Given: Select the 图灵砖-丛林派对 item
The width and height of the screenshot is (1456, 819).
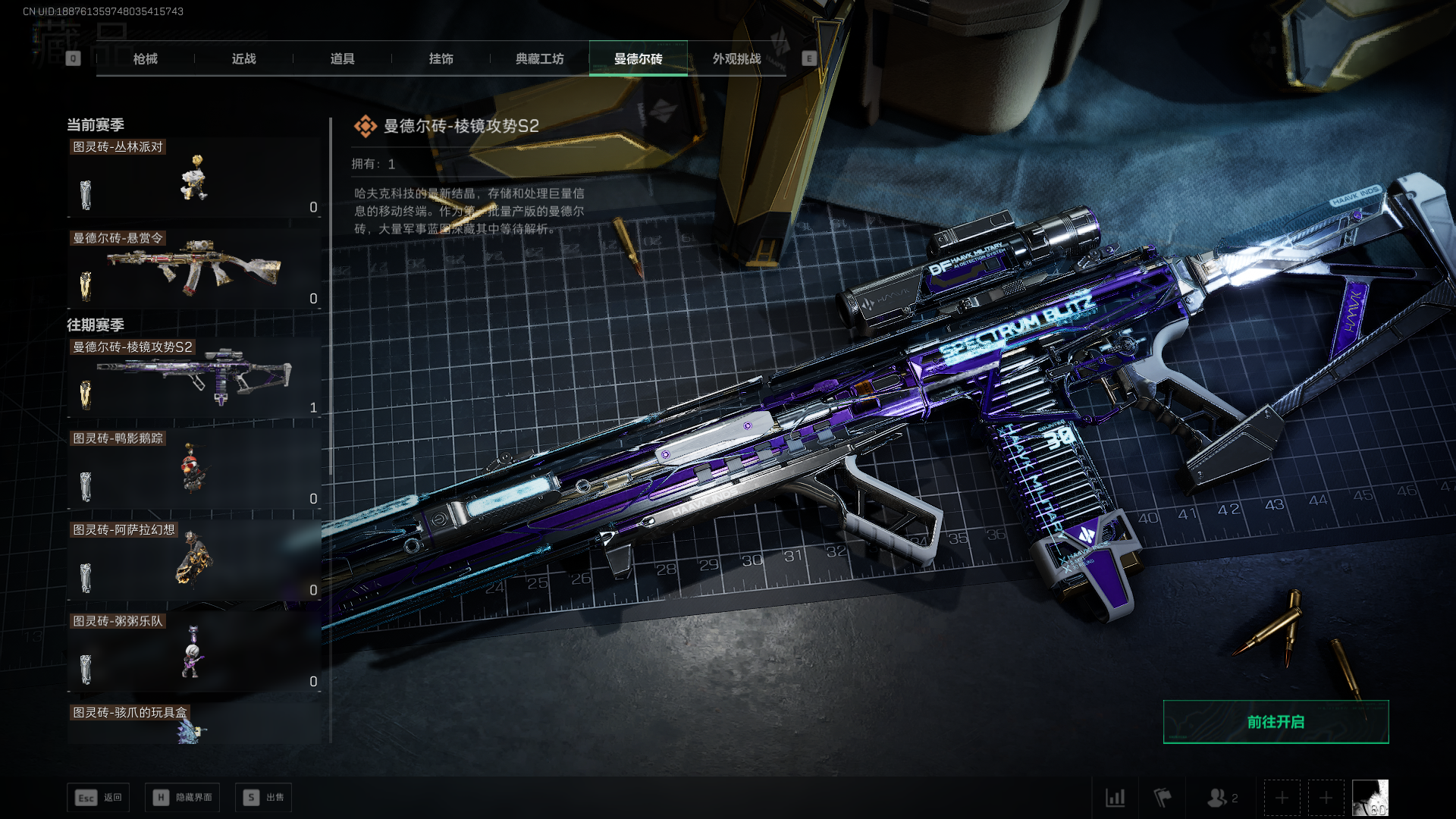Looking at the screenshot, I should coord(194,178).
